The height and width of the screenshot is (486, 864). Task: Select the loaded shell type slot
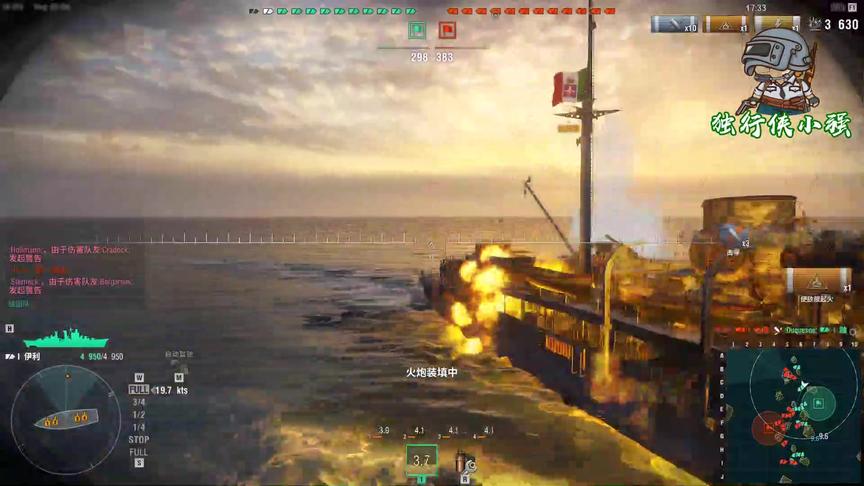point(421,460)
